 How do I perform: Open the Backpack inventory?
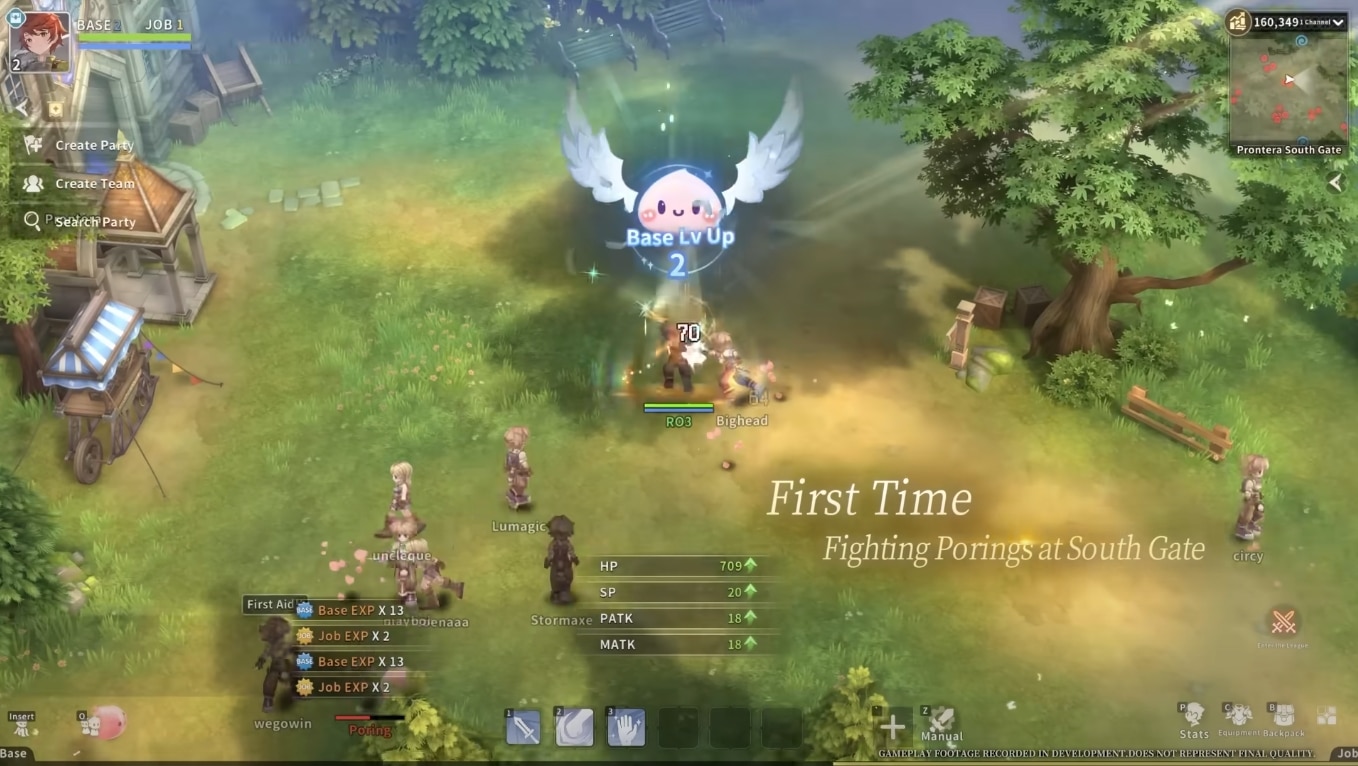1283,715
